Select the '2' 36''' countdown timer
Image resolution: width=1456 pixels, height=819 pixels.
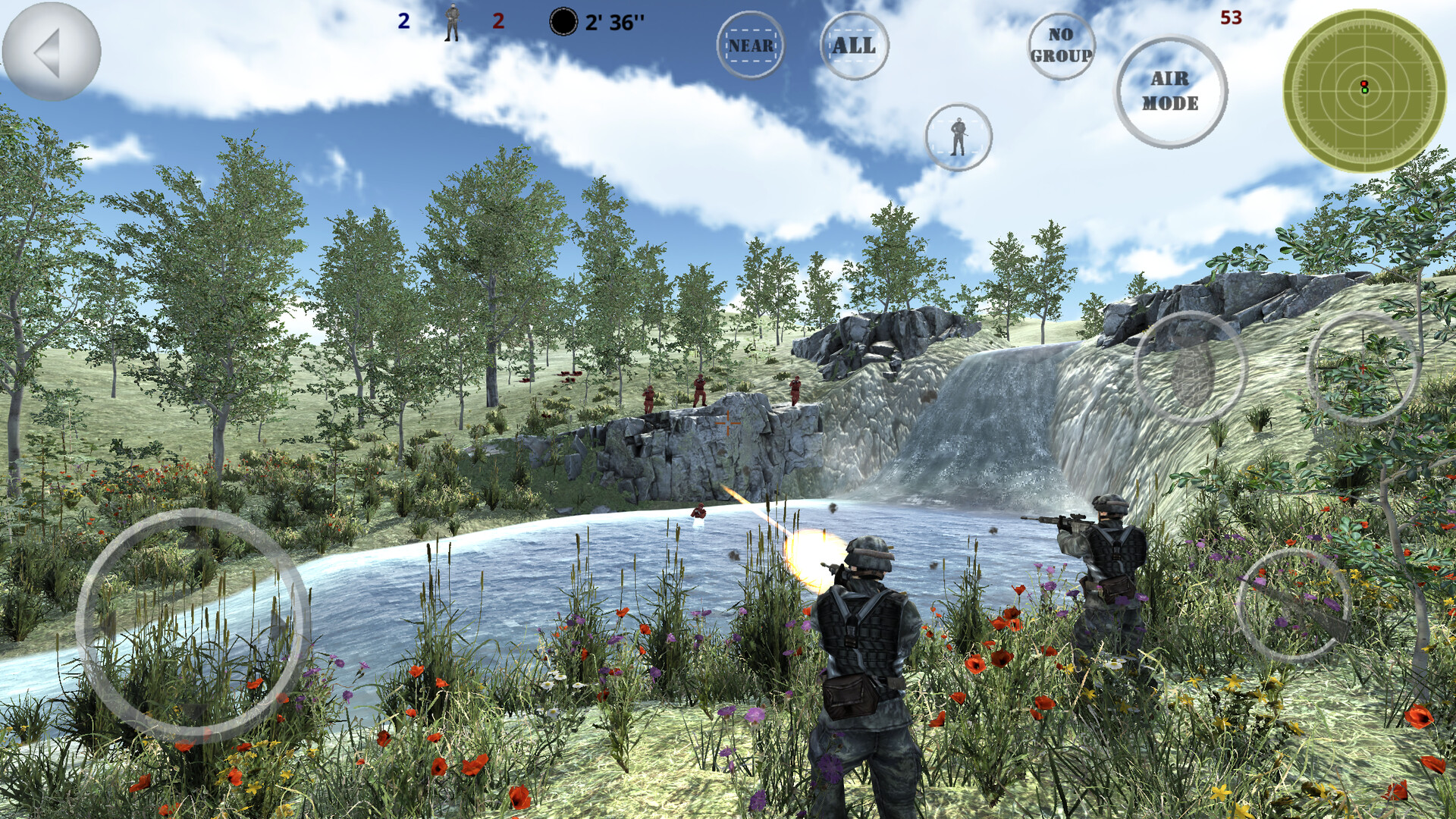point(614,23)
